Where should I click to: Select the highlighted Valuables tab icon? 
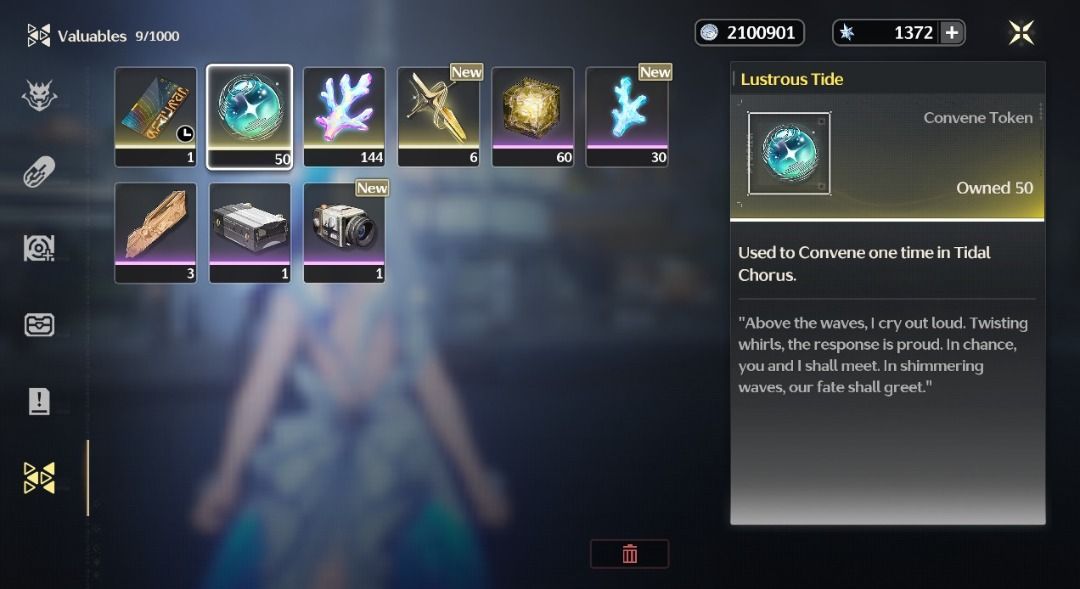[x=39, y=478]
